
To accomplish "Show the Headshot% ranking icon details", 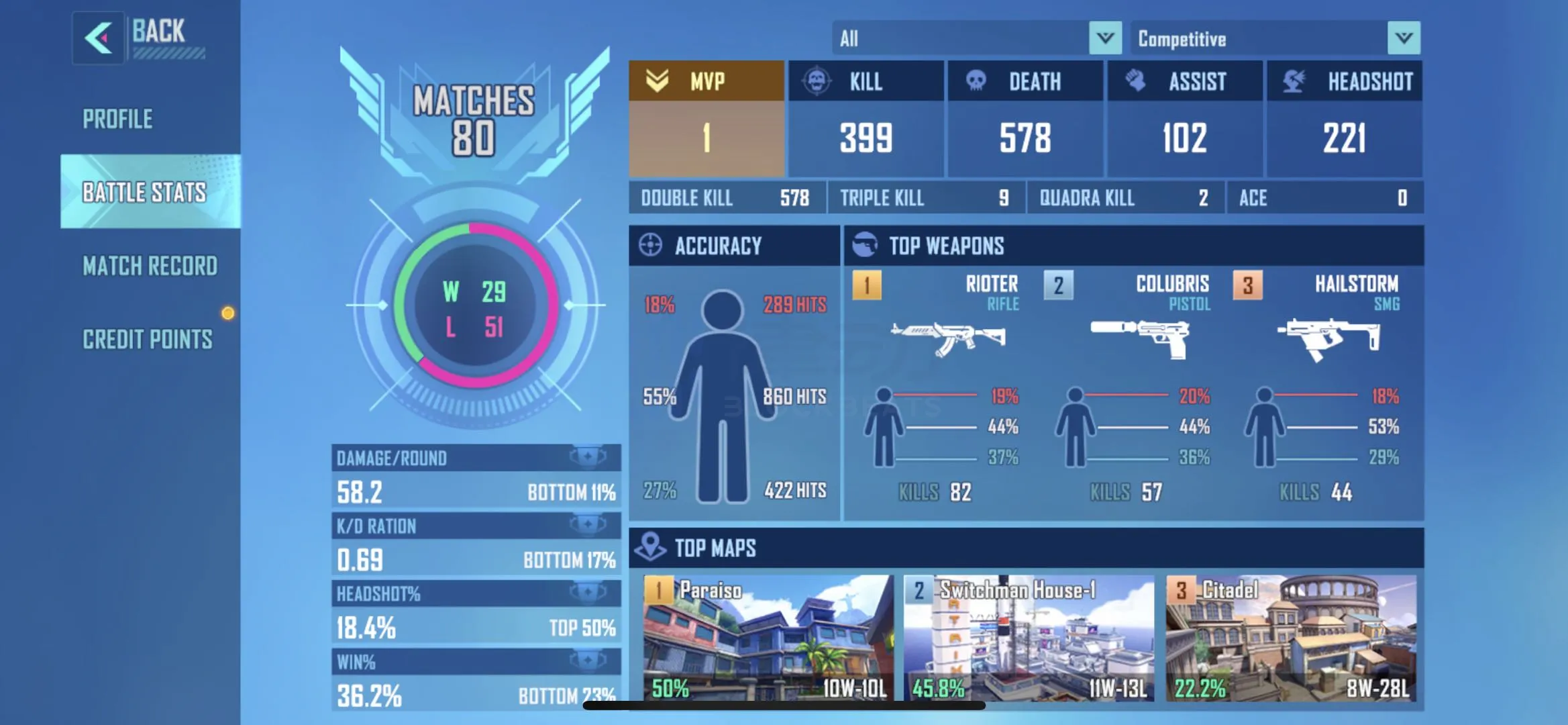I will pyautogui.click(x=588, y=593).
